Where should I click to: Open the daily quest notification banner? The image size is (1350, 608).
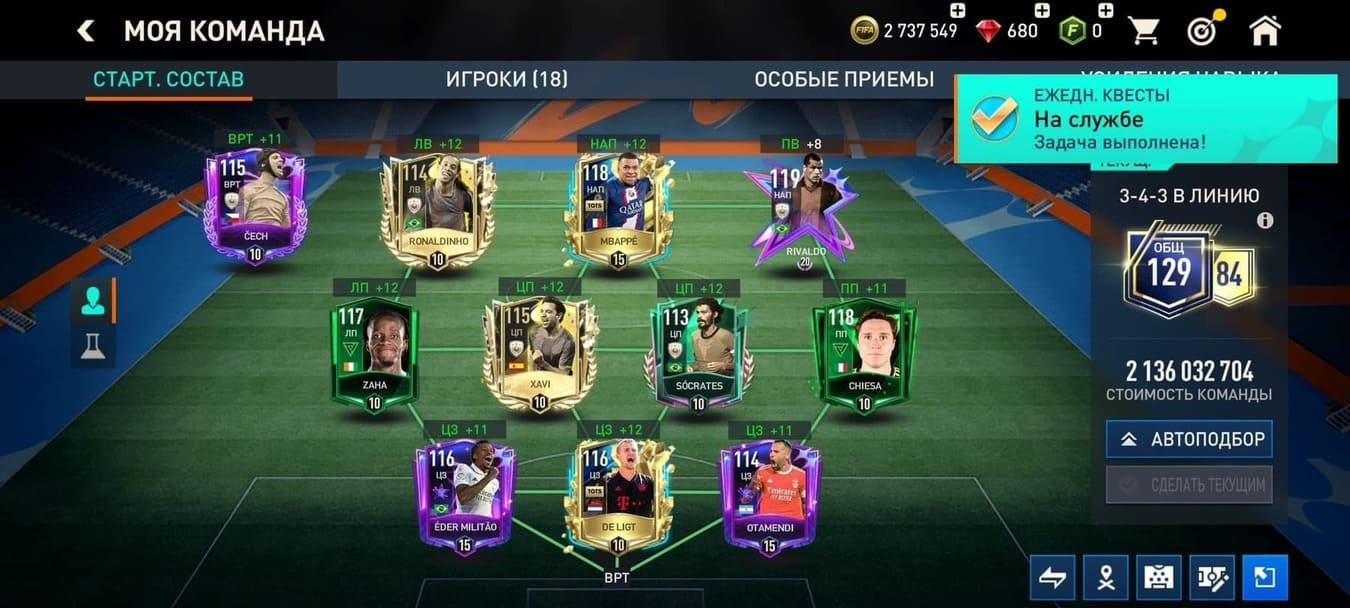click(1146, 118)
